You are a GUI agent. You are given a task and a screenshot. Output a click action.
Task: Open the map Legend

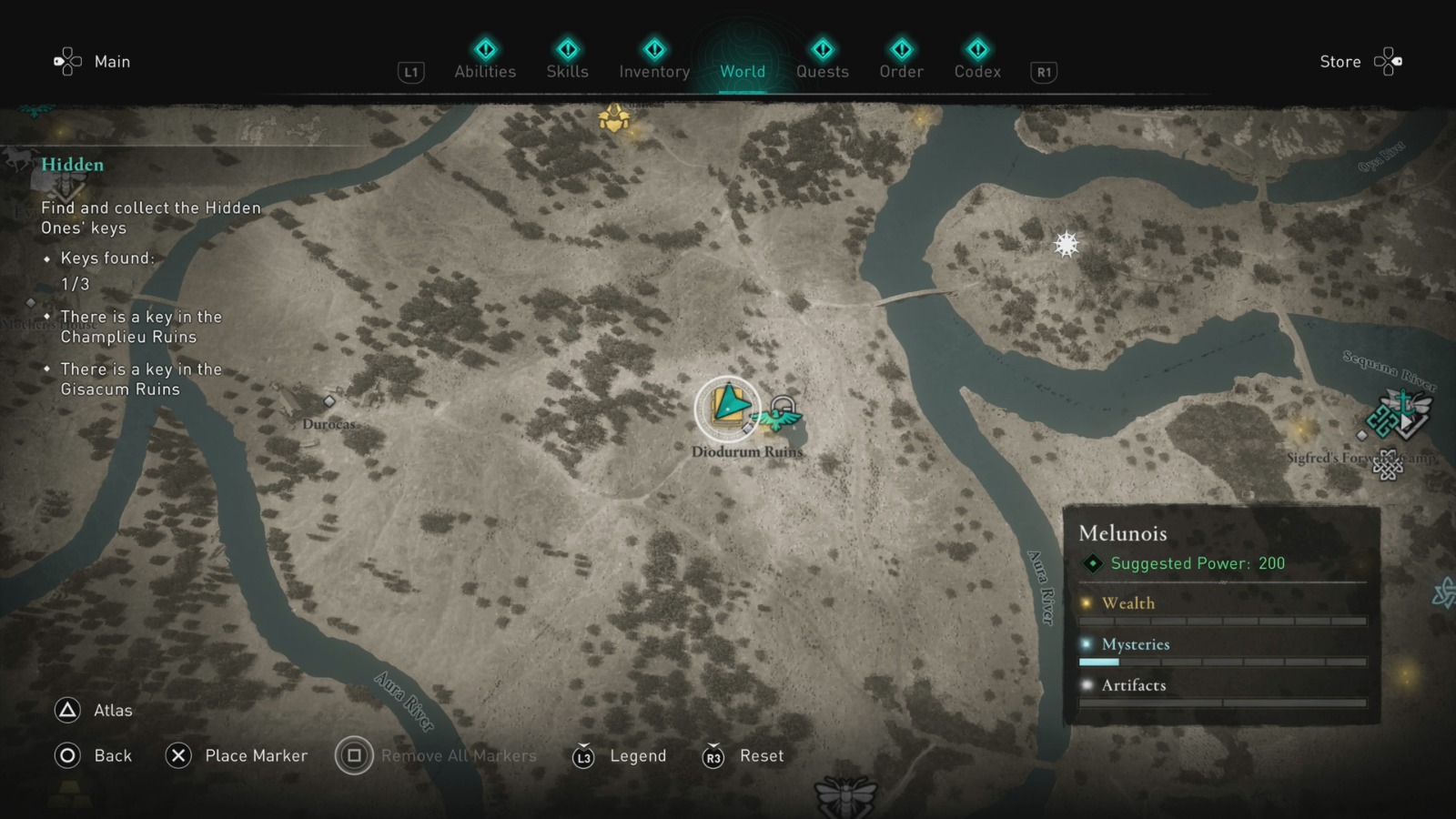tap(582, 755)
